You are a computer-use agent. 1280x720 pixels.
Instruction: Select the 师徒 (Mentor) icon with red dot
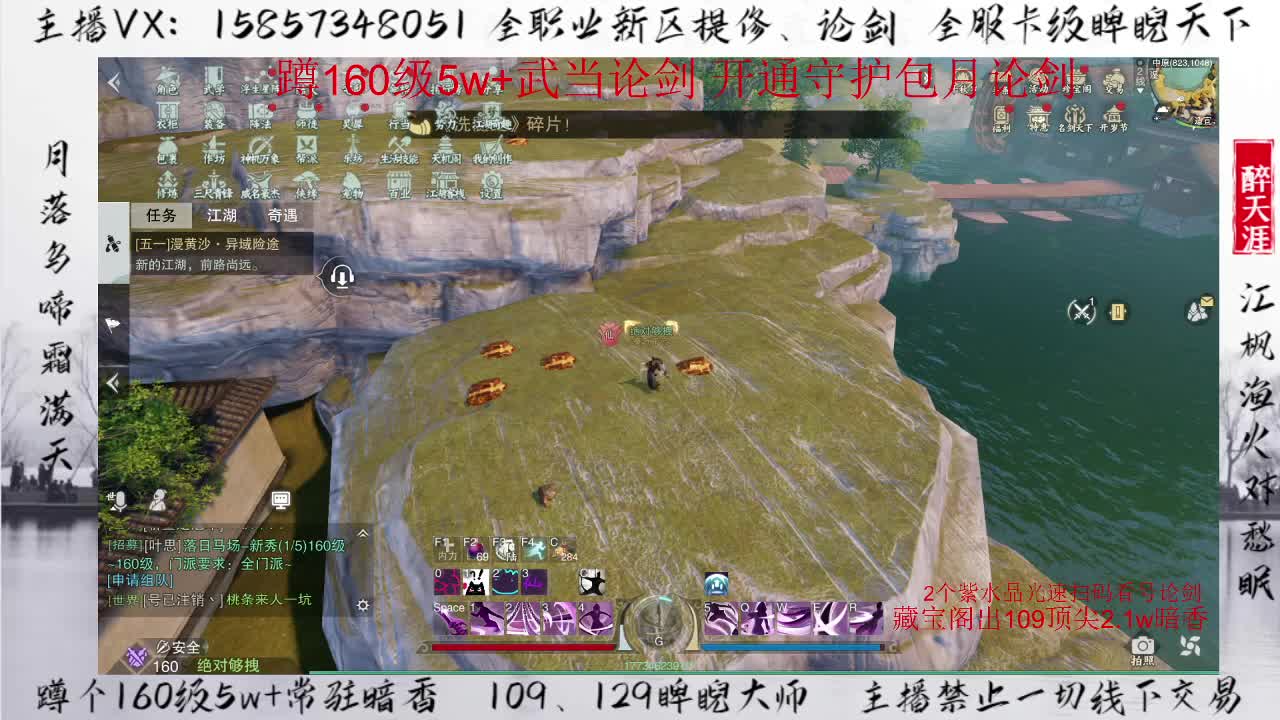[308, 111]
